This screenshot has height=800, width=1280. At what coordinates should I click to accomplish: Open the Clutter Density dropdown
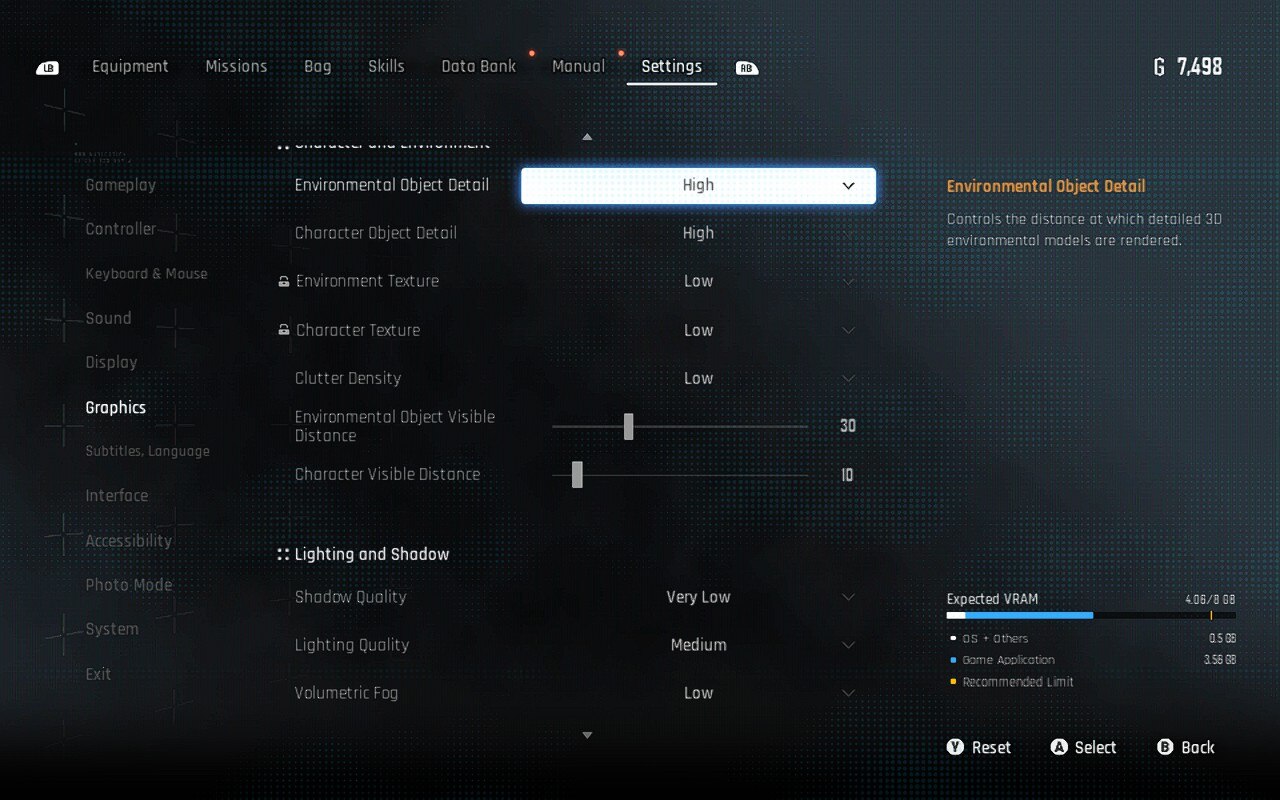coord(698,379)
